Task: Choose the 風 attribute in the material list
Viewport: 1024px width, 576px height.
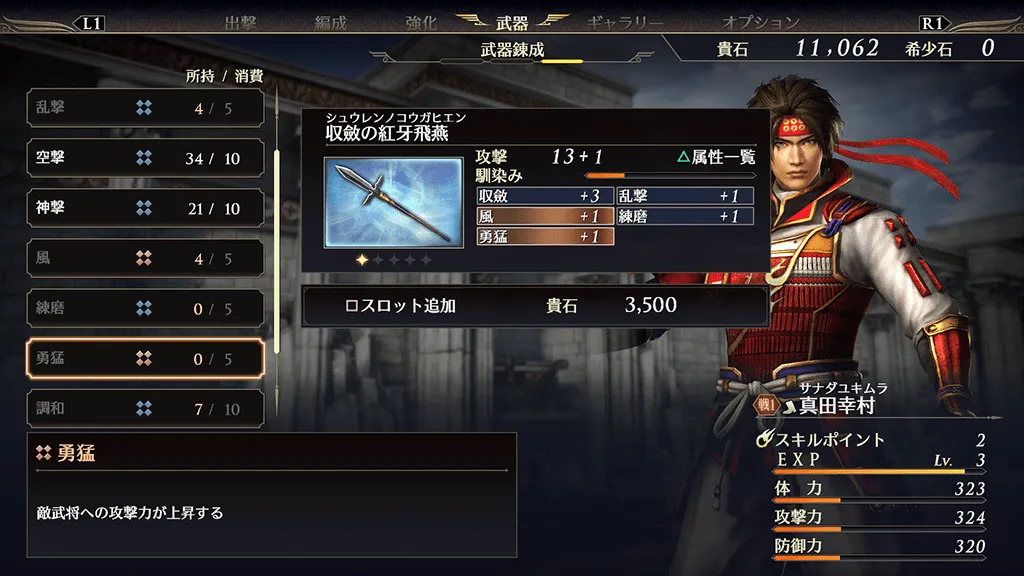Action: click(145, 258)
